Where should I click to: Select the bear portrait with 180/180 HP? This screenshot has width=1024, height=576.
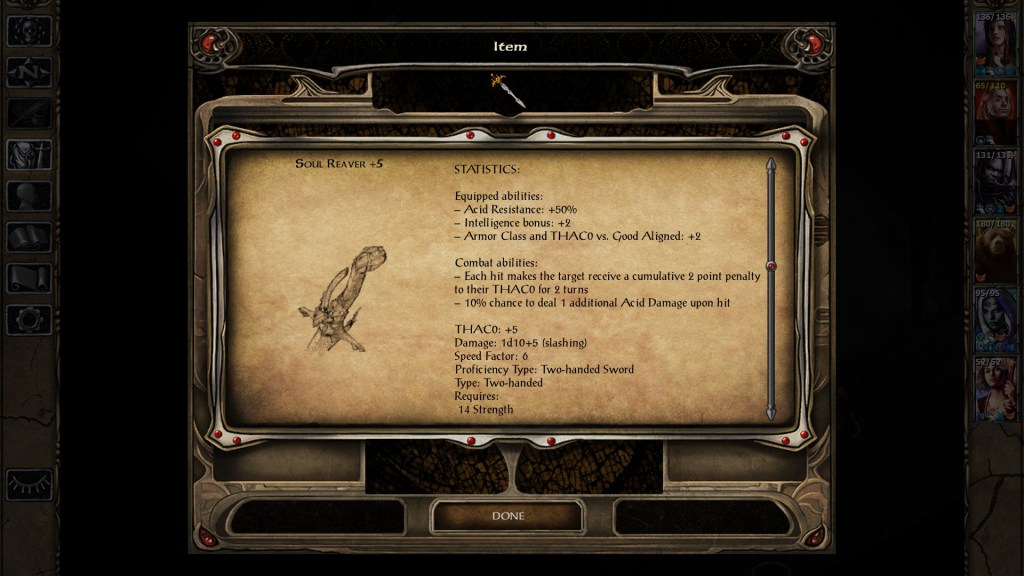(996, 253)
